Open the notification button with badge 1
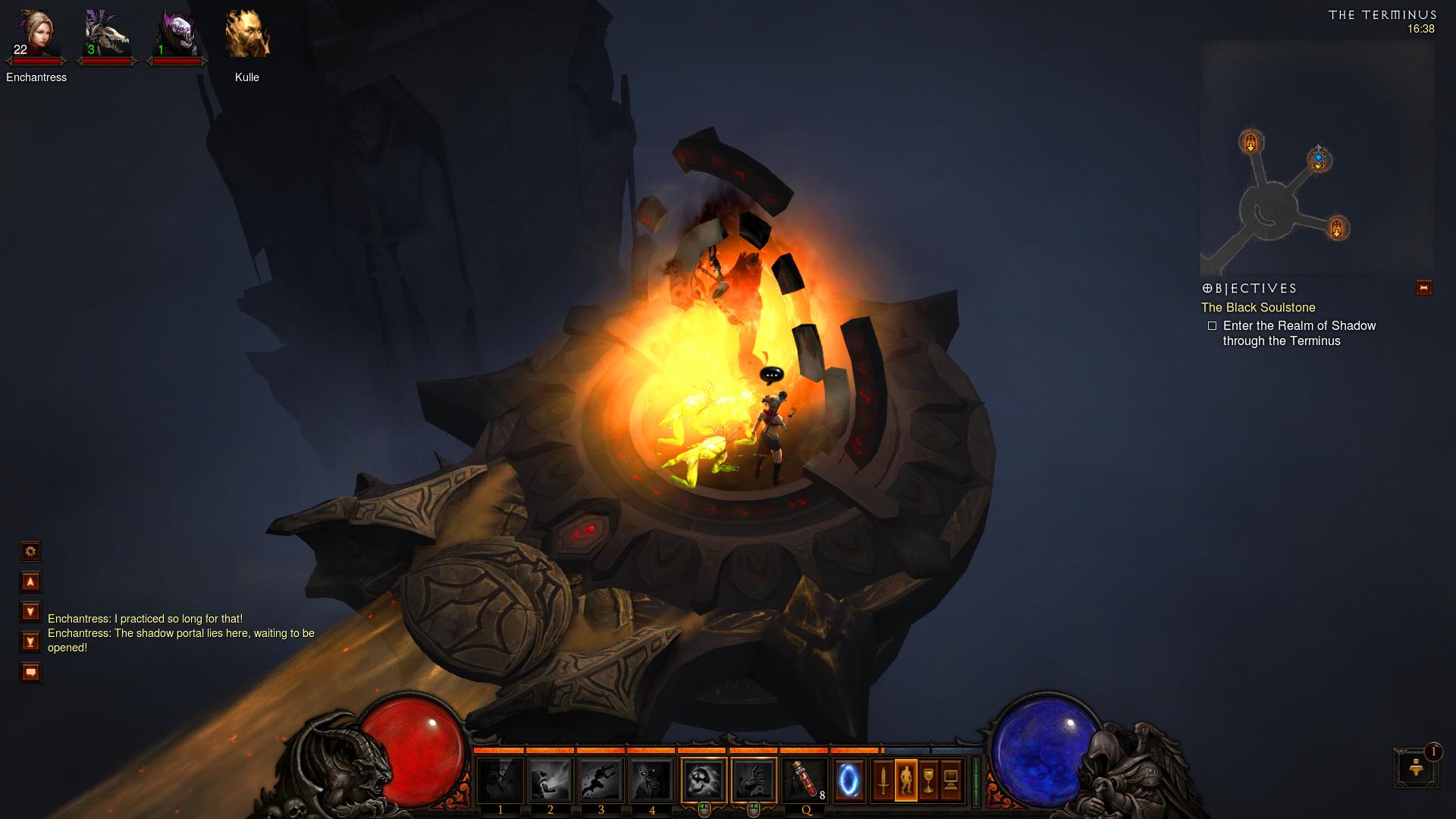 pos(1416,768)
